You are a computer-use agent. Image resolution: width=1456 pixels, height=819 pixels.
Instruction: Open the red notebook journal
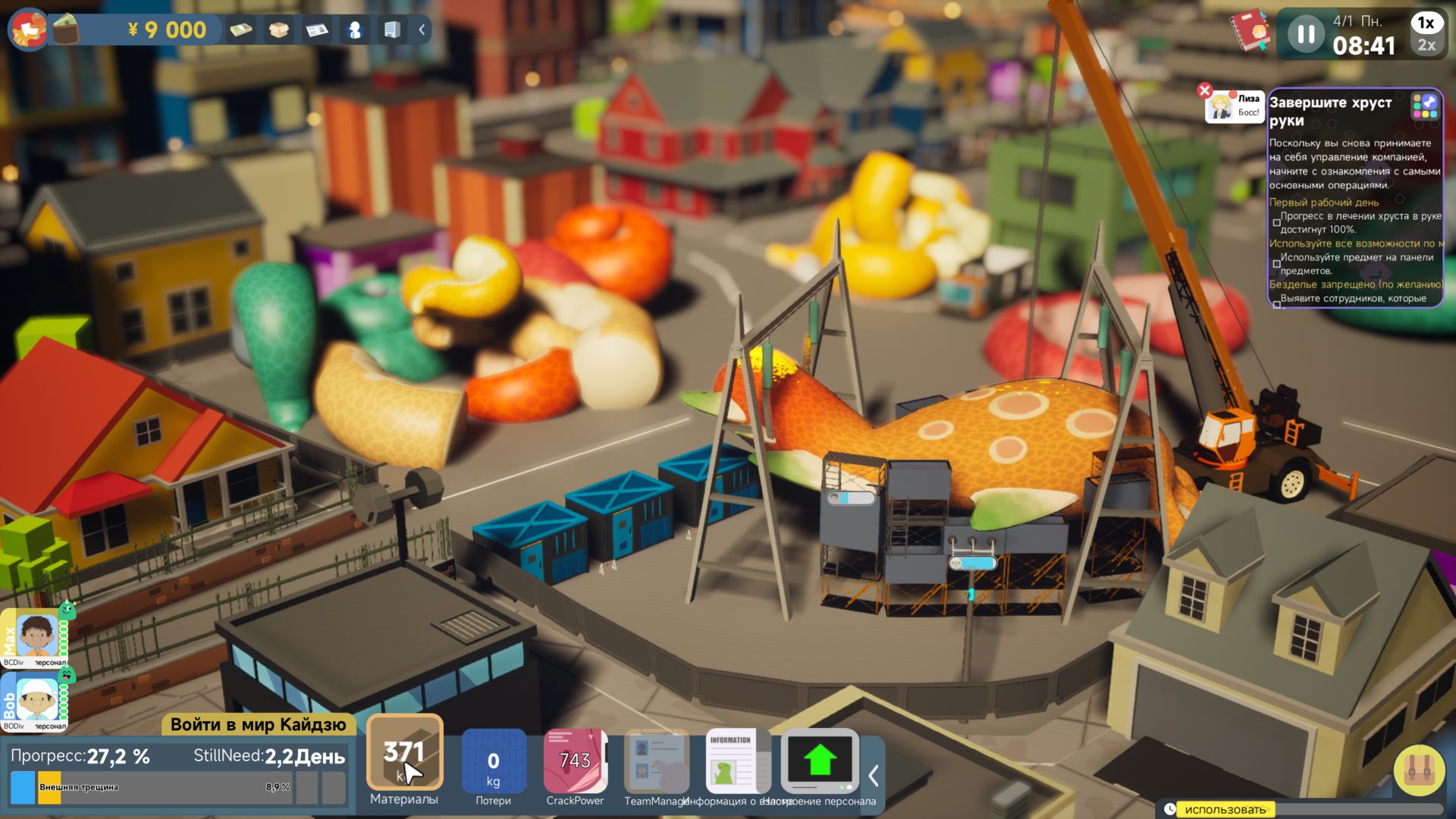(x=1250, y=31)
